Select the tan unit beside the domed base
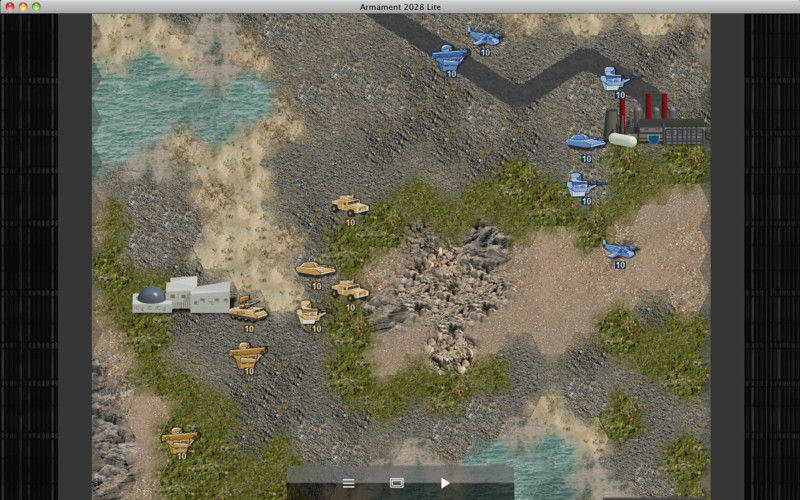Image resolution: width=800 pixels, height=500 pixels. point(248,311)
